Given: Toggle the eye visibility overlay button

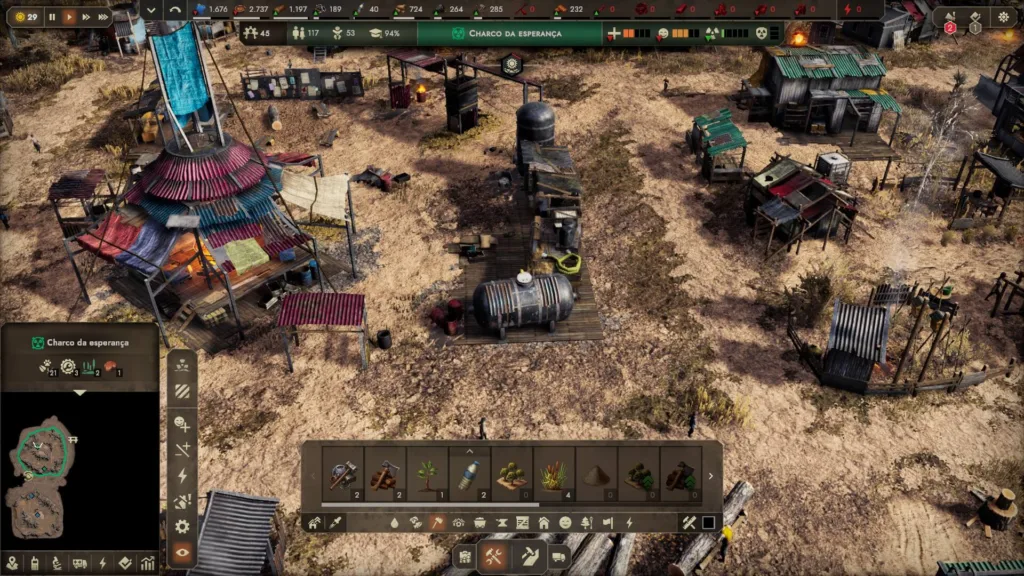Looking at the screenshot, I should [182, 552].
